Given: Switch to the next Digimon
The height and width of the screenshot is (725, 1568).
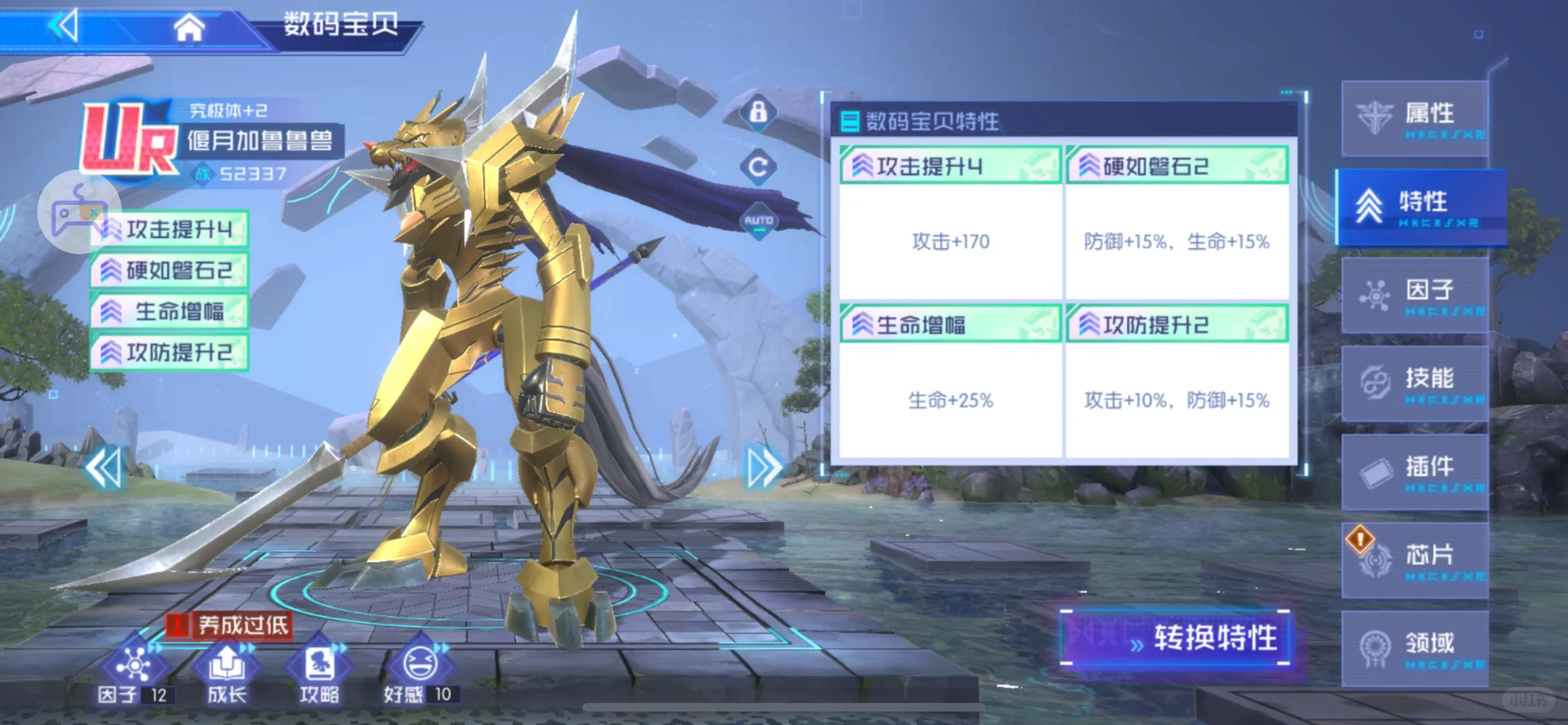Looking at the screenshot, I should 764,467.
